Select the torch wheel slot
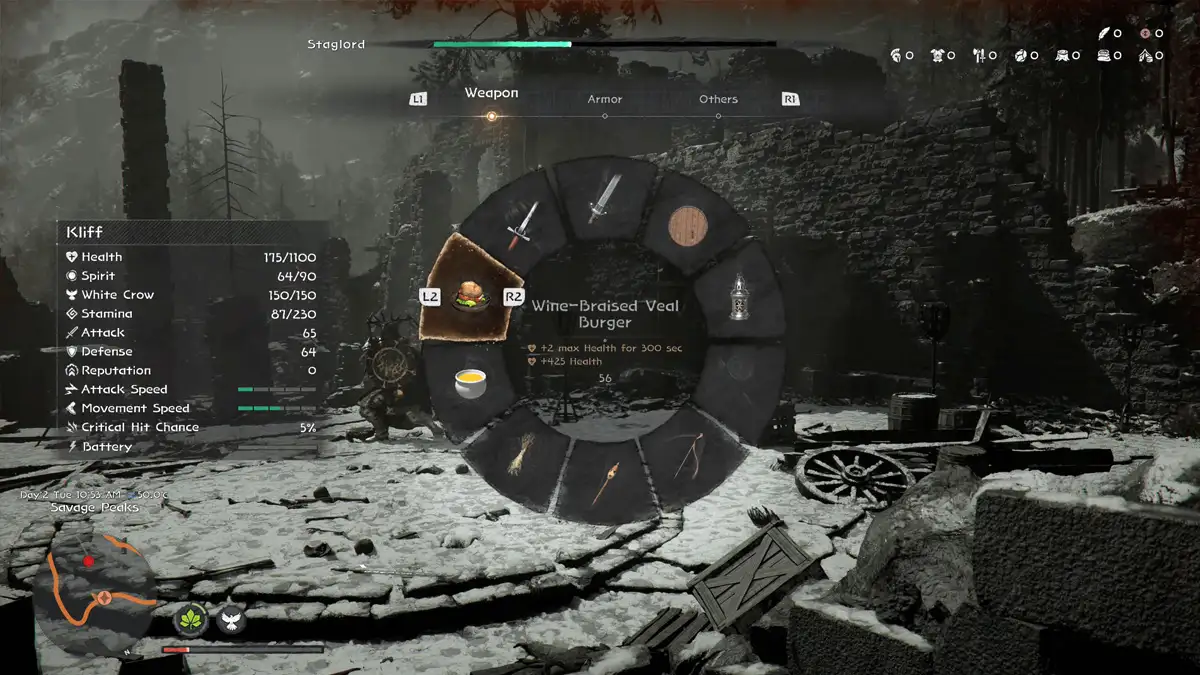This screenshot has width=1200, height=675. (604, 483)
